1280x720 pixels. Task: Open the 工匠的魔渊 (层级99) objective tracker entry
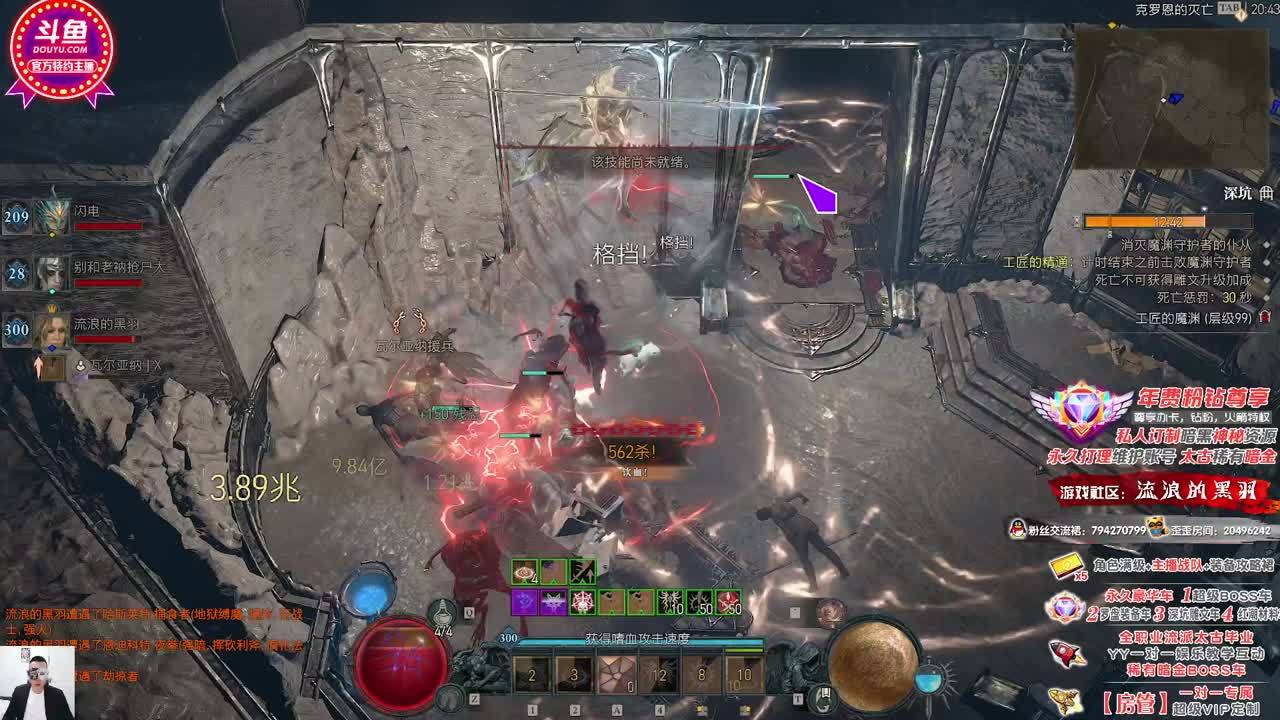click(x=1194, y=317)
